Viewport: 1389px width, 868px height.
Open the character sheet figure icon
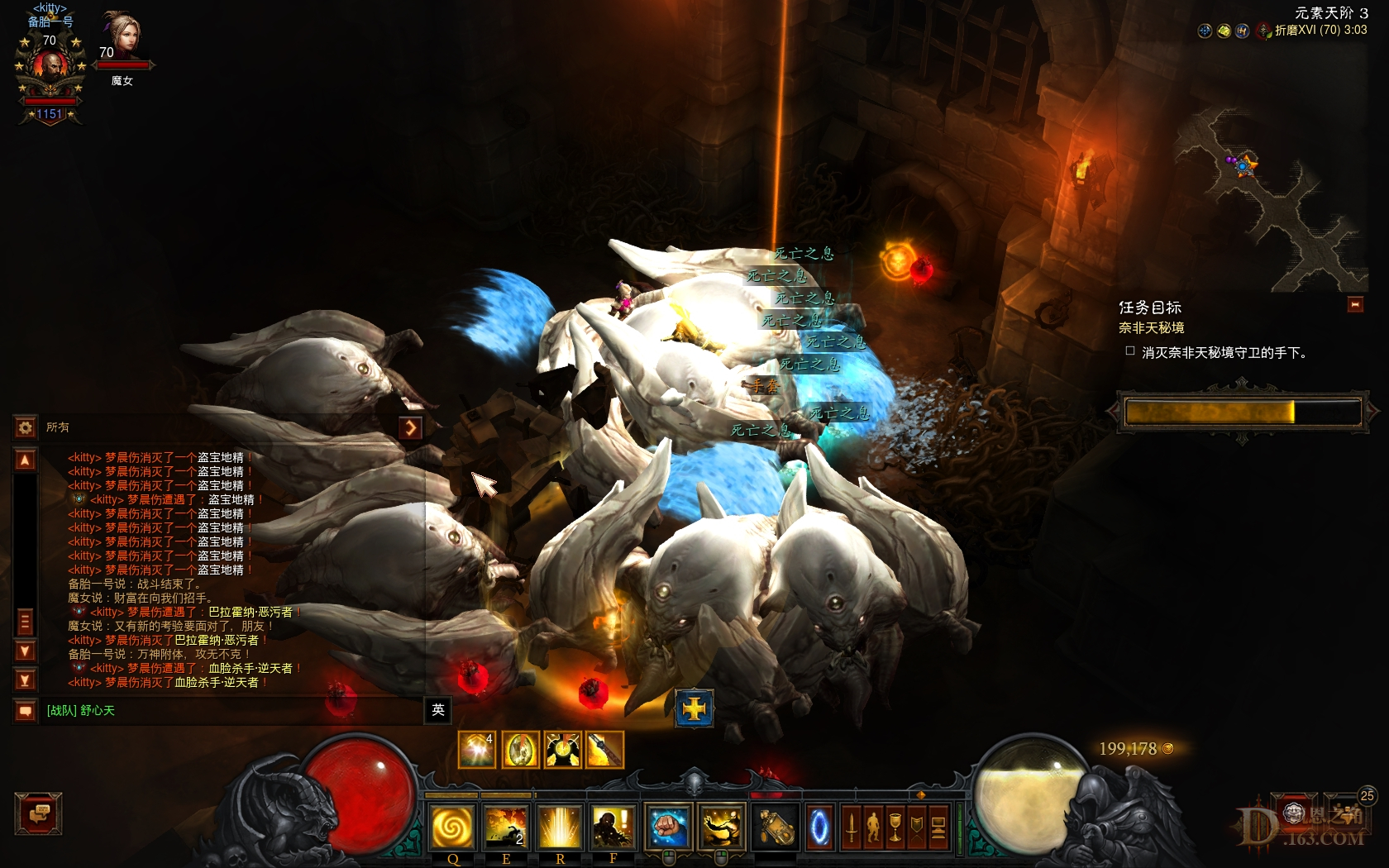coord(875,828)
